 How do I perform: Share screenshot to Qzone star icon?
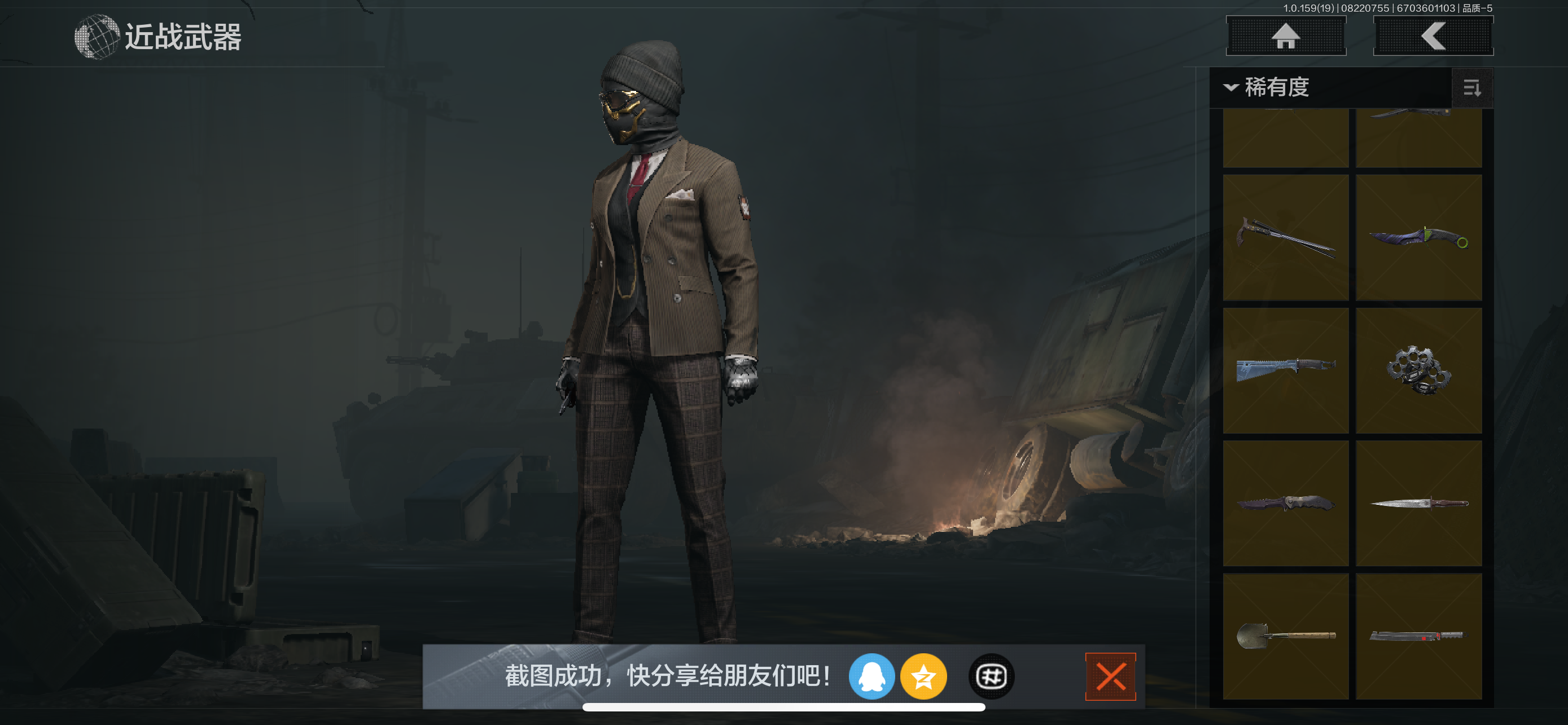click(923, 676)
